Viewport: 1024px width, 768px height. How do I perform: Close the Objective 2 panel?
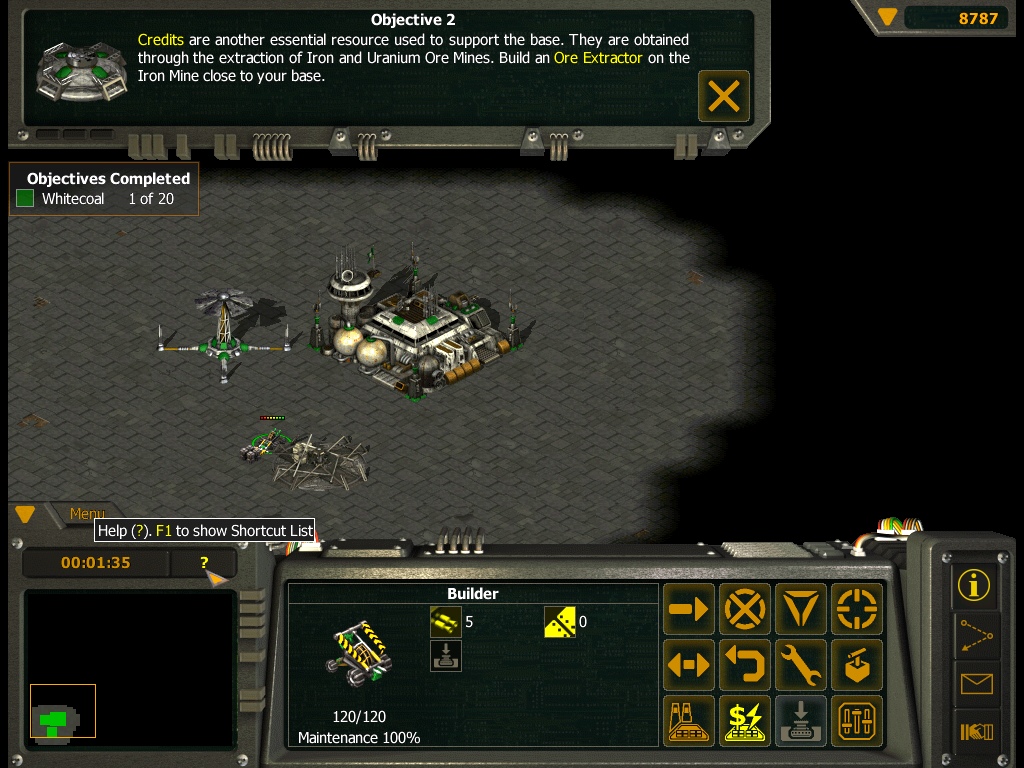pos(723,96)
